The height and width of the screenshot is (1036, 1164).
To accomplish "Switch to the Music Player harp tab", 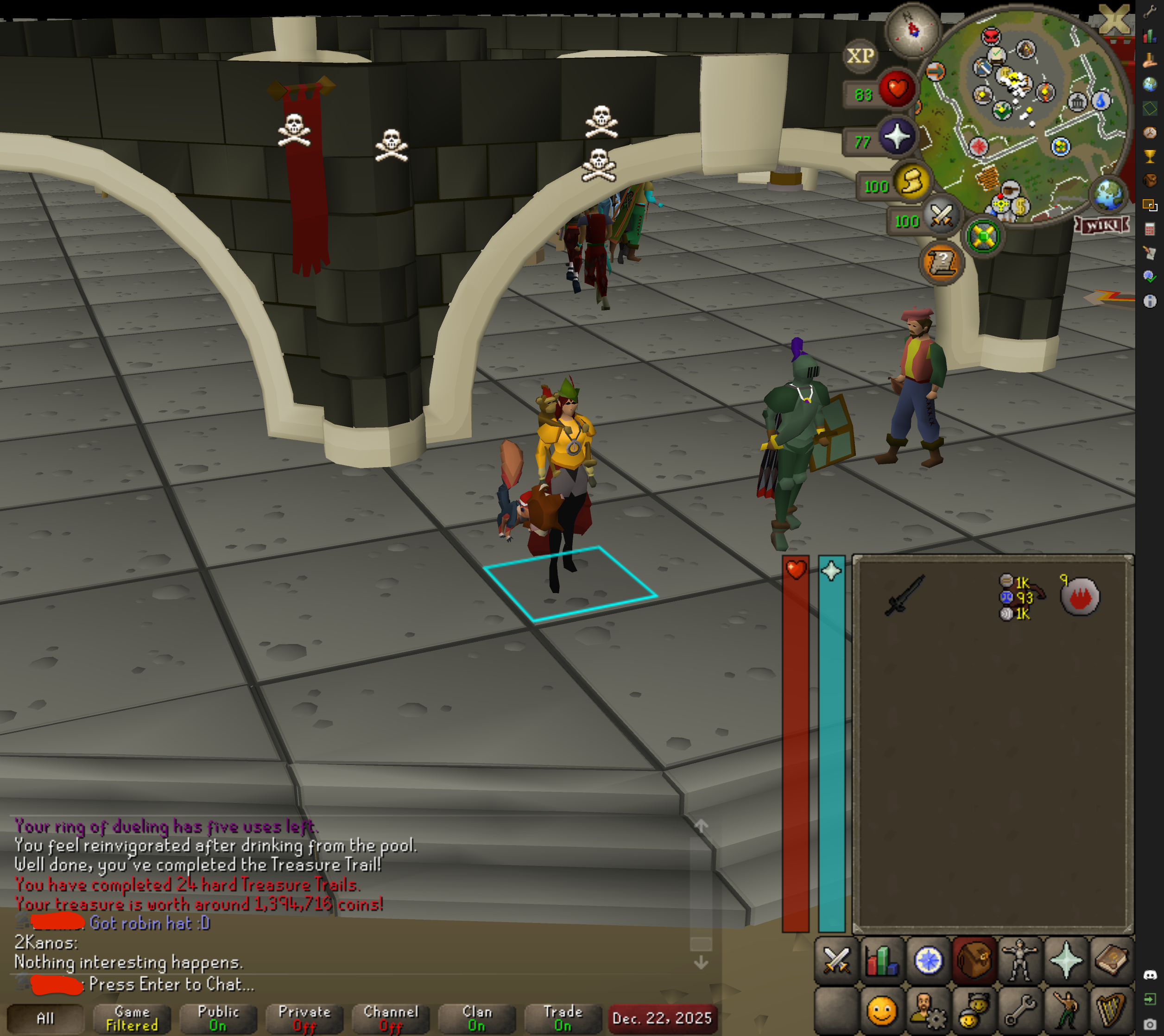I will (1111, 1011).
